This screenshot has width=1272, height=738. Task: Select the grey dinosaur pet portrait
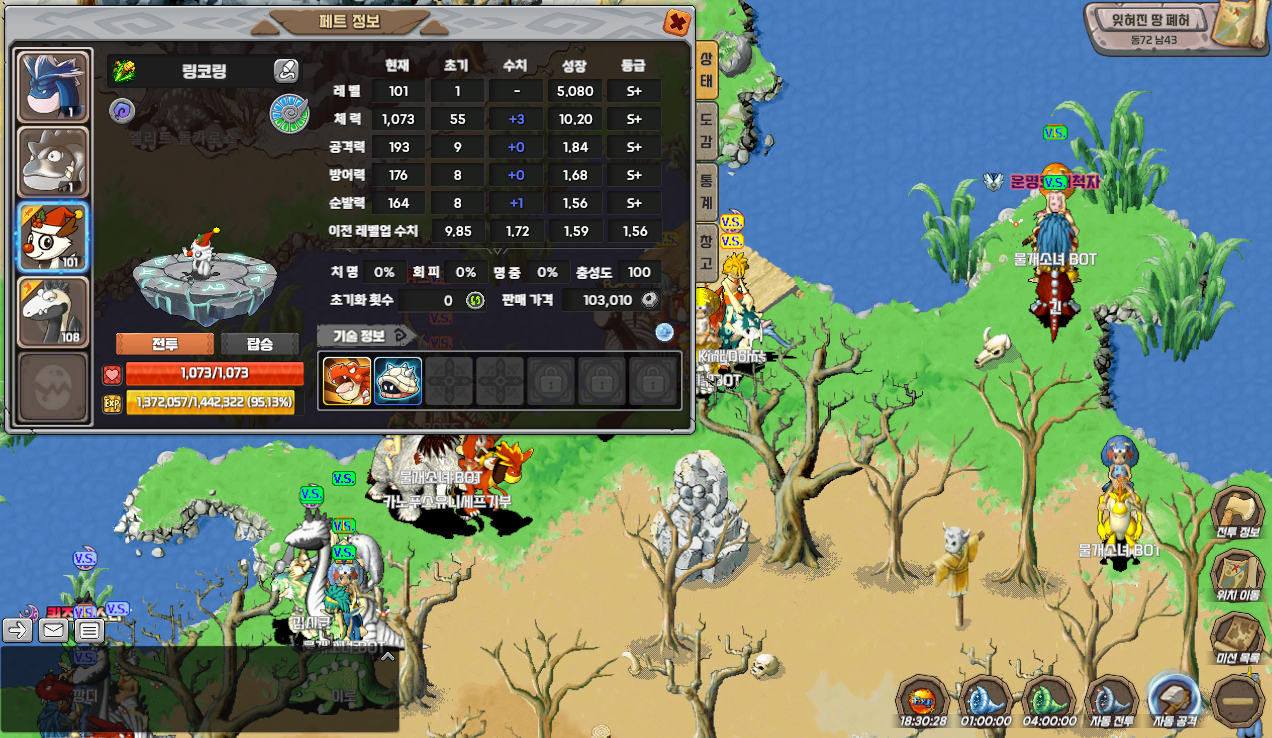pyautogui.click(x=54, y=161)
